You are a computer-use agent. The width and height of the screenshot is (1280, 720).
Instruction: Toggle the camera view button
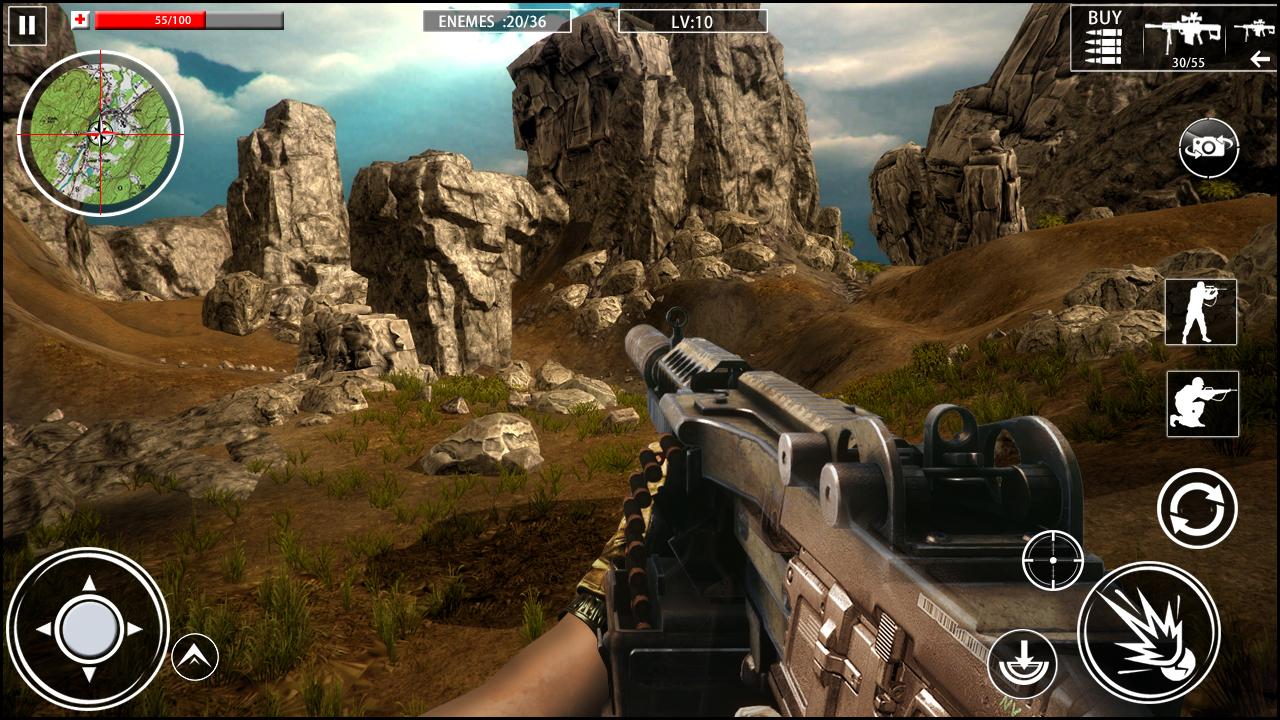[1208, 148]
